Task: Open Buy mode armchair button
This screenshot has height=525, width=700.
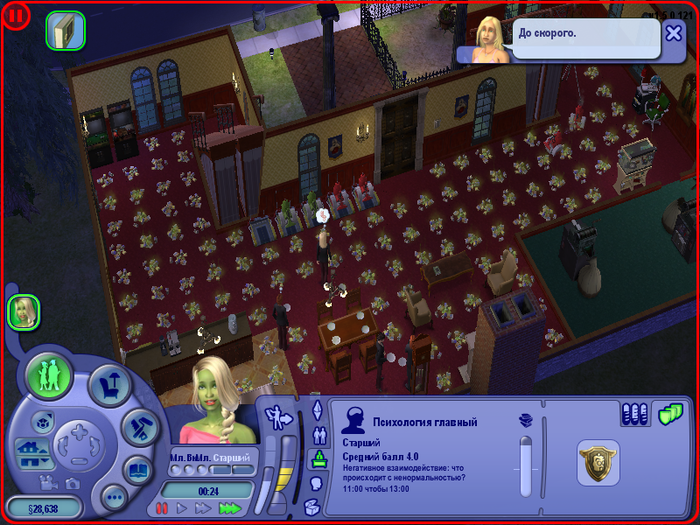Action: pos(110,386)
